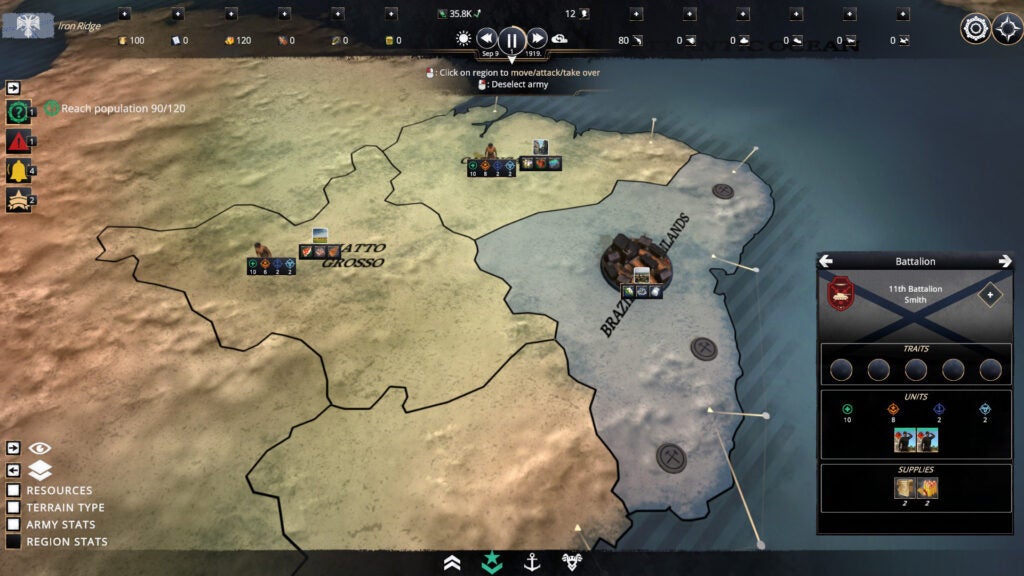The height and width of the screenshot is (576, 1024).
Task: Open the star ribbon achievements icon
Action: 17,200
